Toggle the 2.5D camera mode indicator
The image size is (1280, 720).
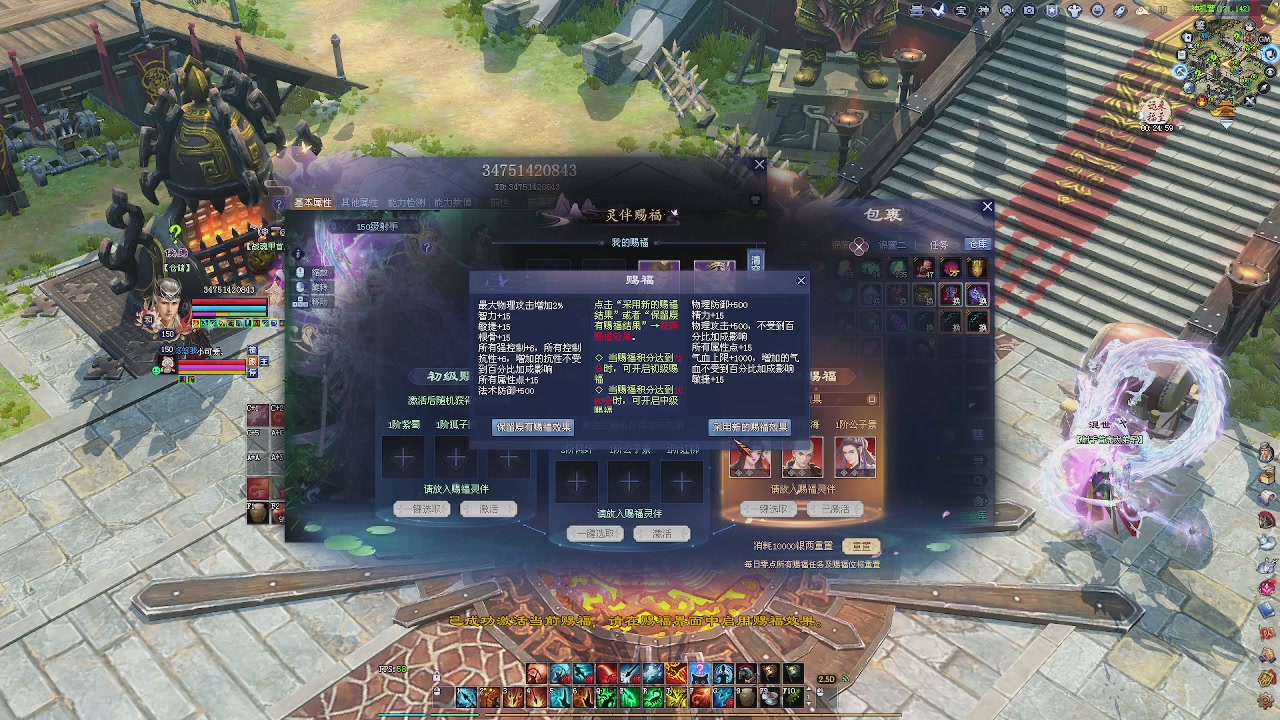(x=825, y=678)
